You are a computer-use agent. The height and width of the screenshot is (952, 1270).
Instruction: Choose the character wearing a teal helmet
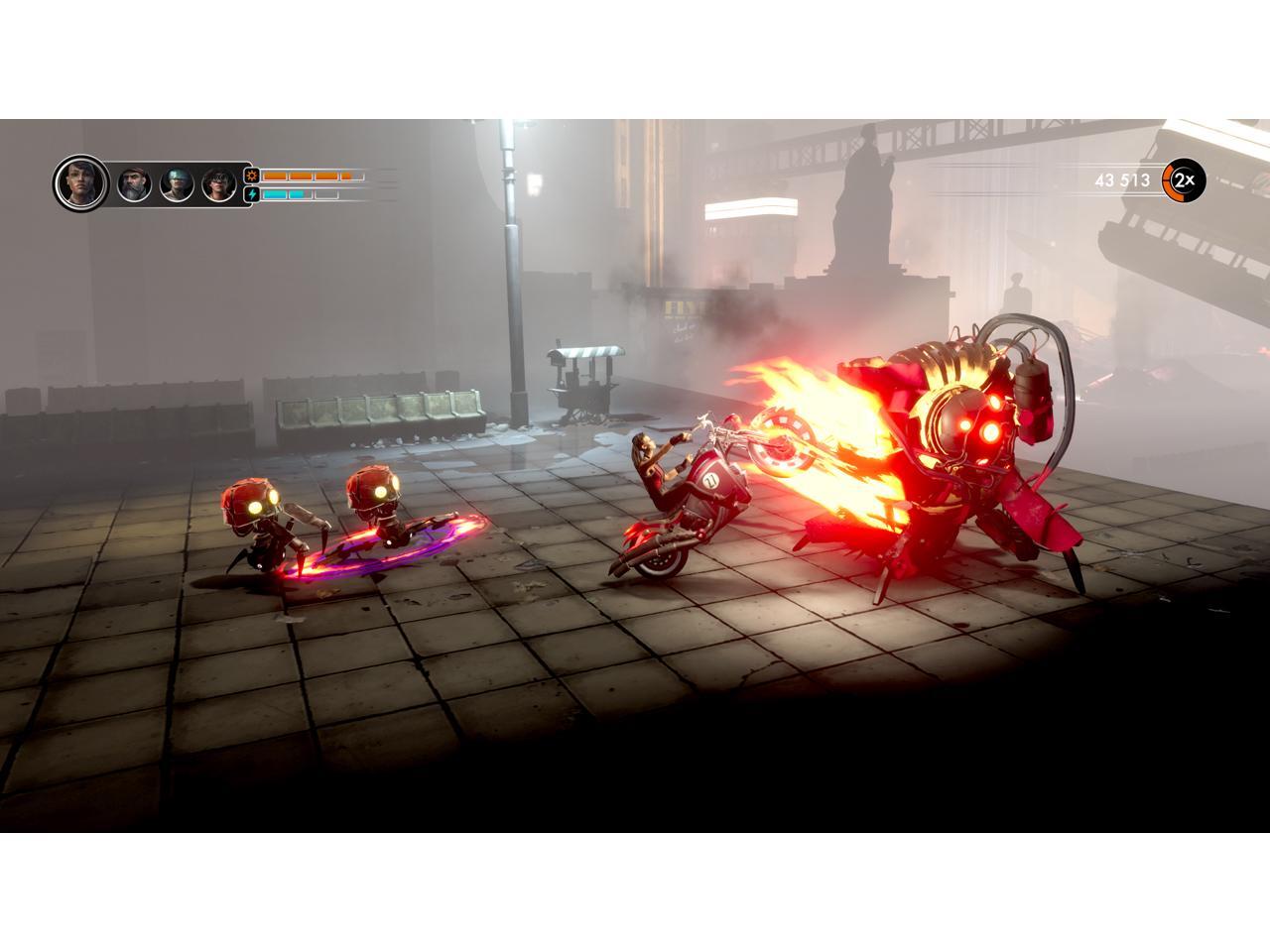point(177,184)
